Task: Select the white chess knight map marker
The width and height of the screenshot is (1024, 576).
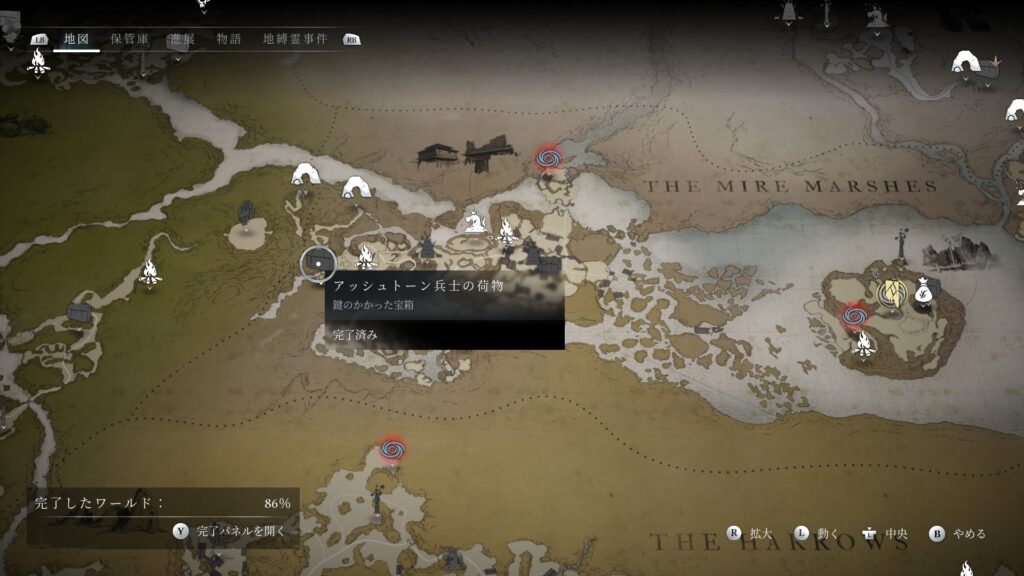Action: pos(474,220)
